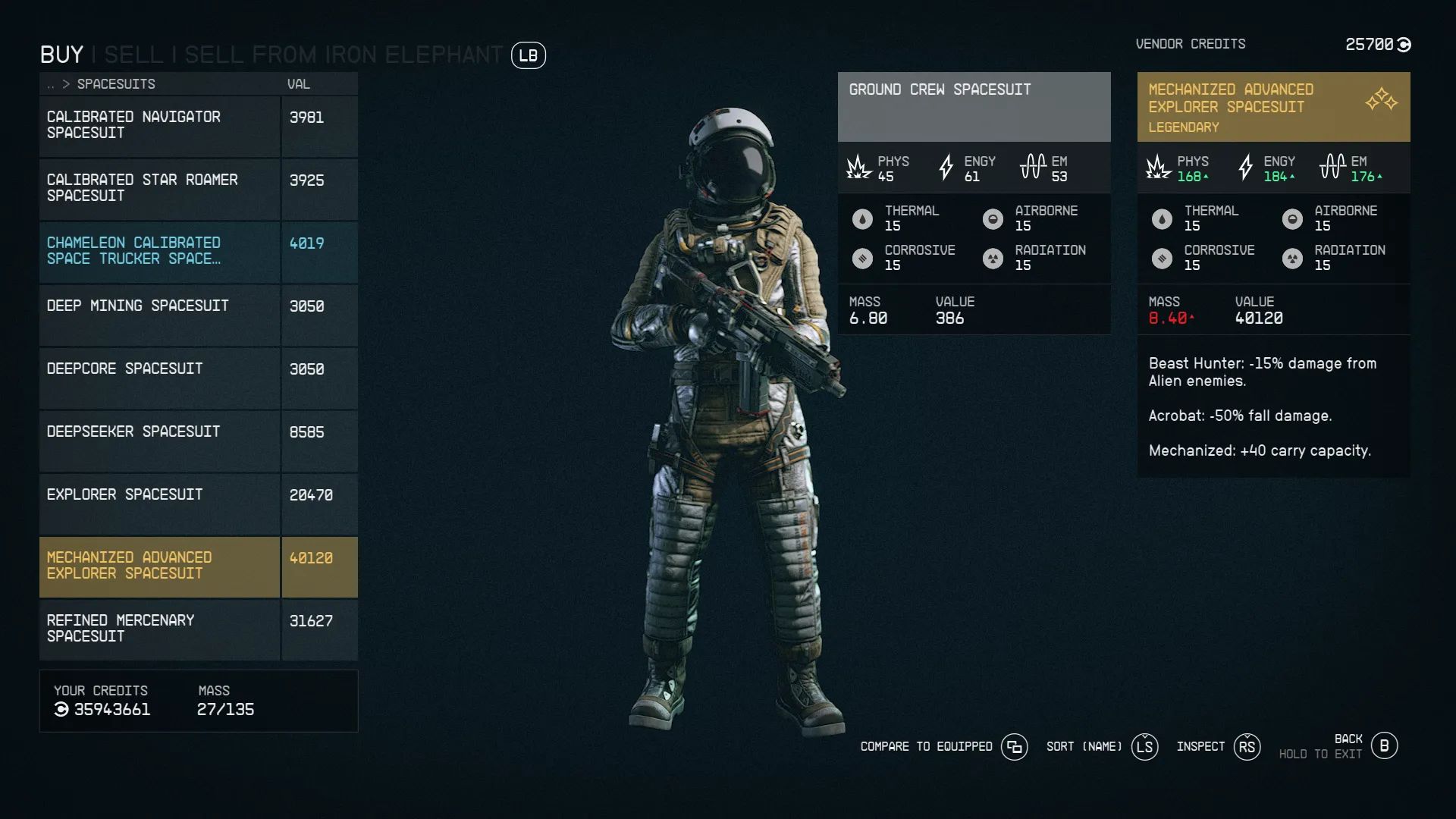The height and width of the screenshot is (819, 1456).
Task: Choose the Refined Mercenary Spacesuit
Action: [159, 629]
